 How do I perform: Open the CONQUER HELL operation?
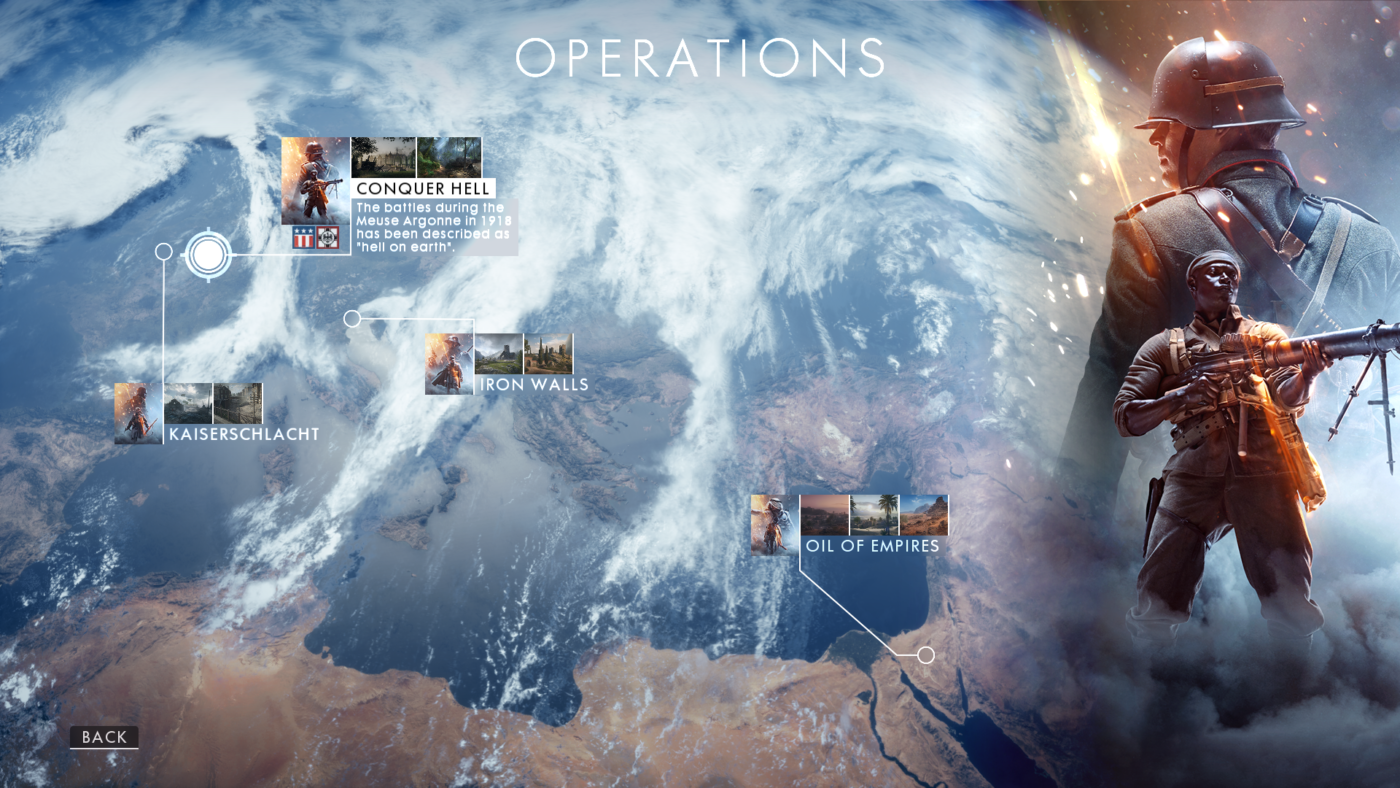423,188
